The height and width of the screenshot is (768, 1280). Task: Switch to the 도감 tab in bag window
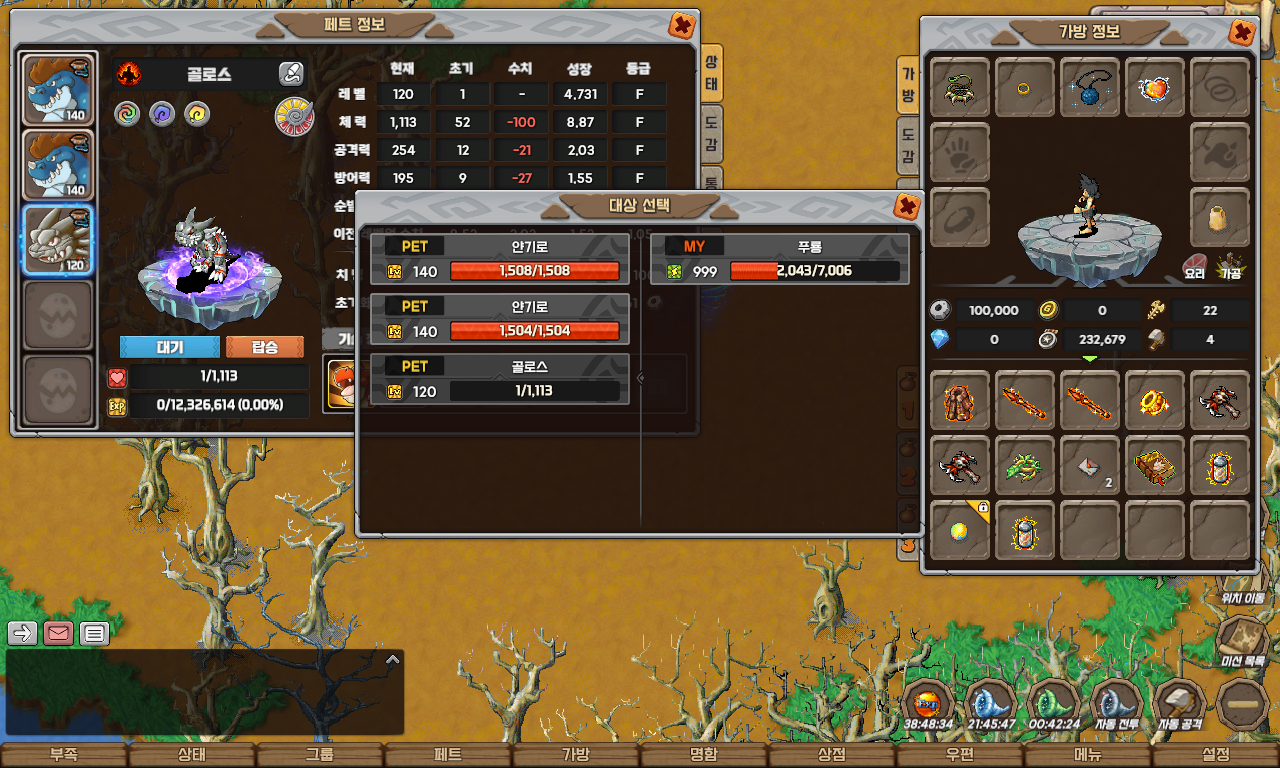point(908,145)
